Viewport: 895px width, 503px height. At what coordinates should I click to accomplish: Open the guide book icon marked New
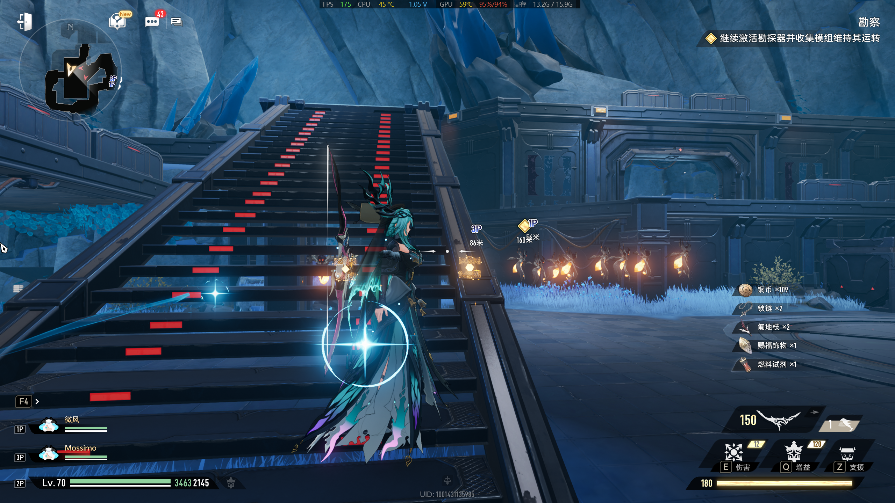coord(118,20)
